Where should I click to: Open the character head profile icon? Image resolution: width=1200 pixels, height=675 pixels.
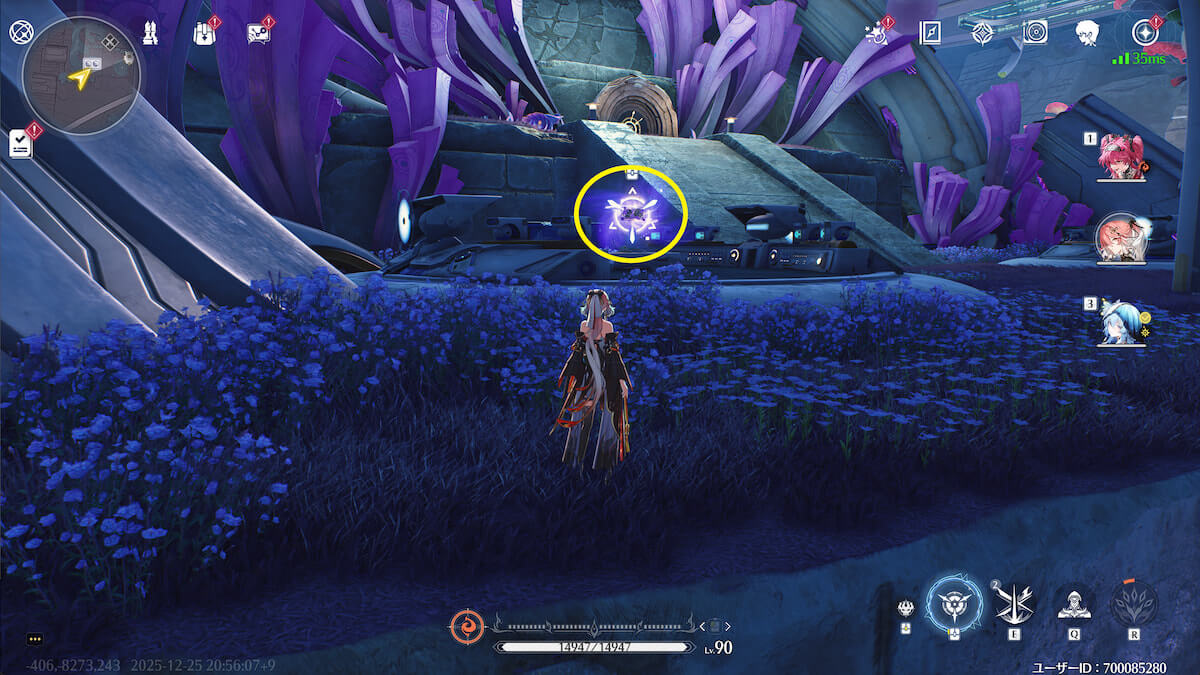(x=1087, y=33)
